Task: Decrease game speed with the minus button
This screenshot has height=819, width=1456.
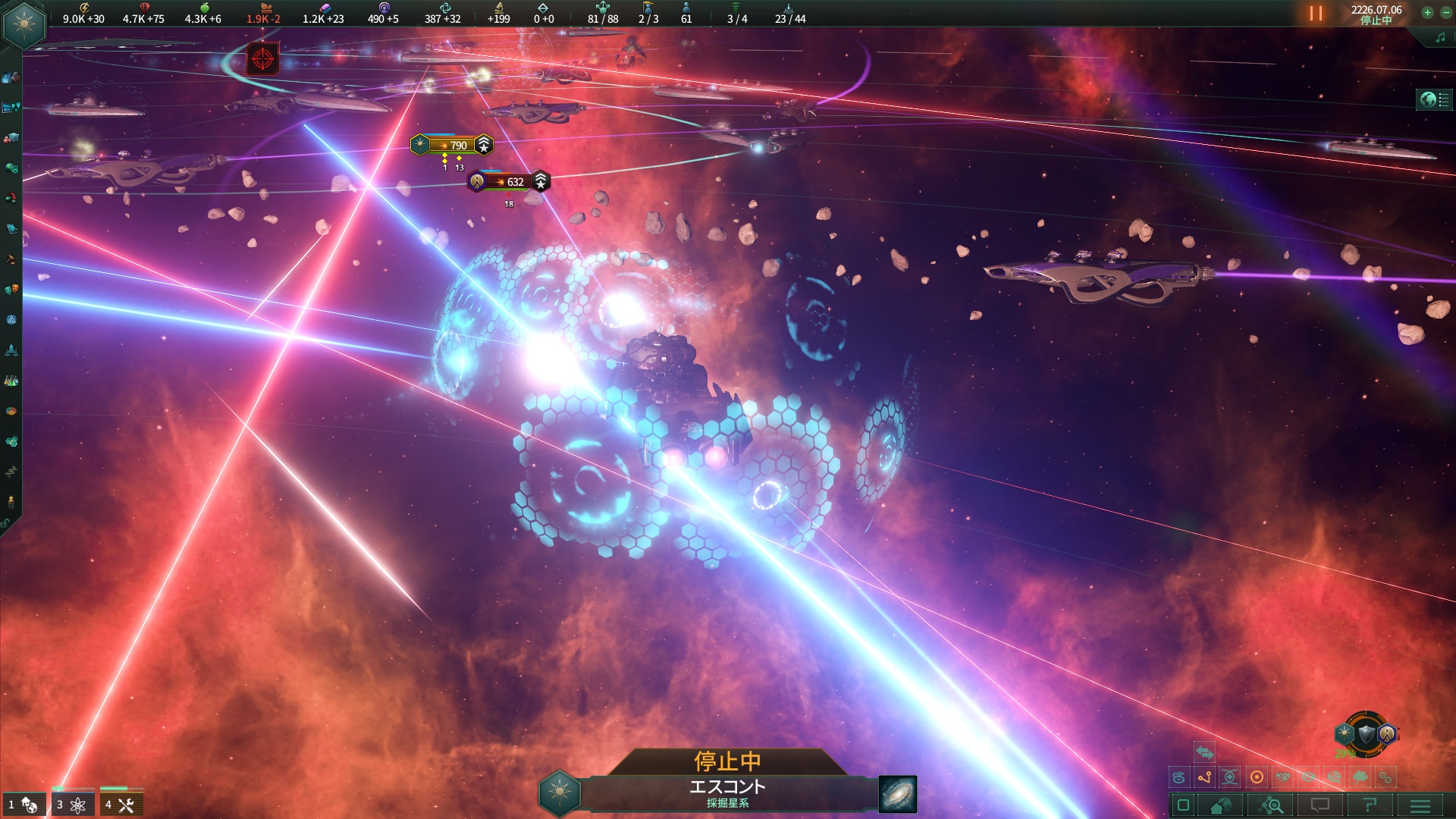Action: pos(1445,12)
